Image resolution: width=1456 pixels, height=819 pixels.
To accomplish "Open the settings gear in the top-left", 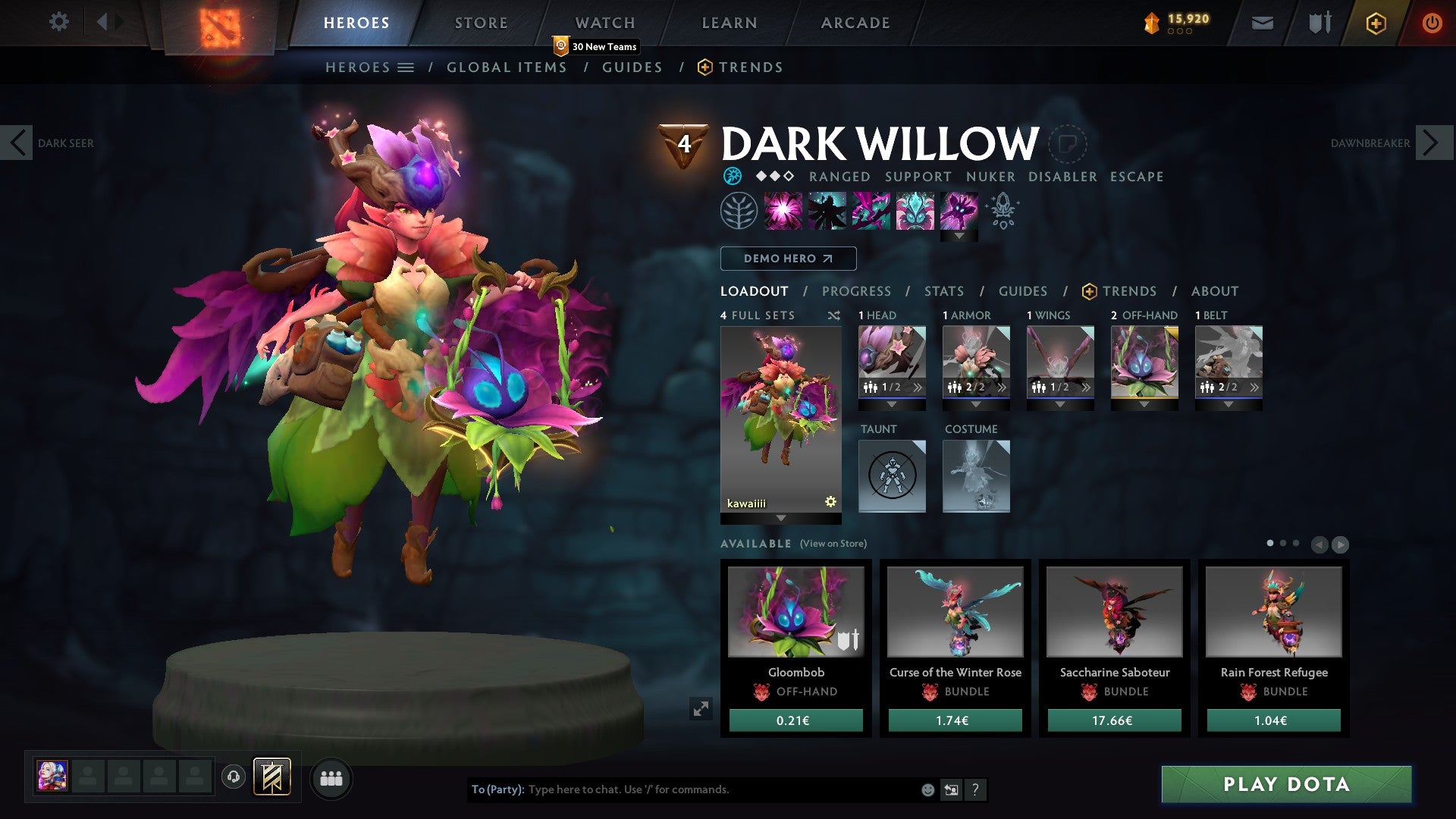I will pos(58,22).
